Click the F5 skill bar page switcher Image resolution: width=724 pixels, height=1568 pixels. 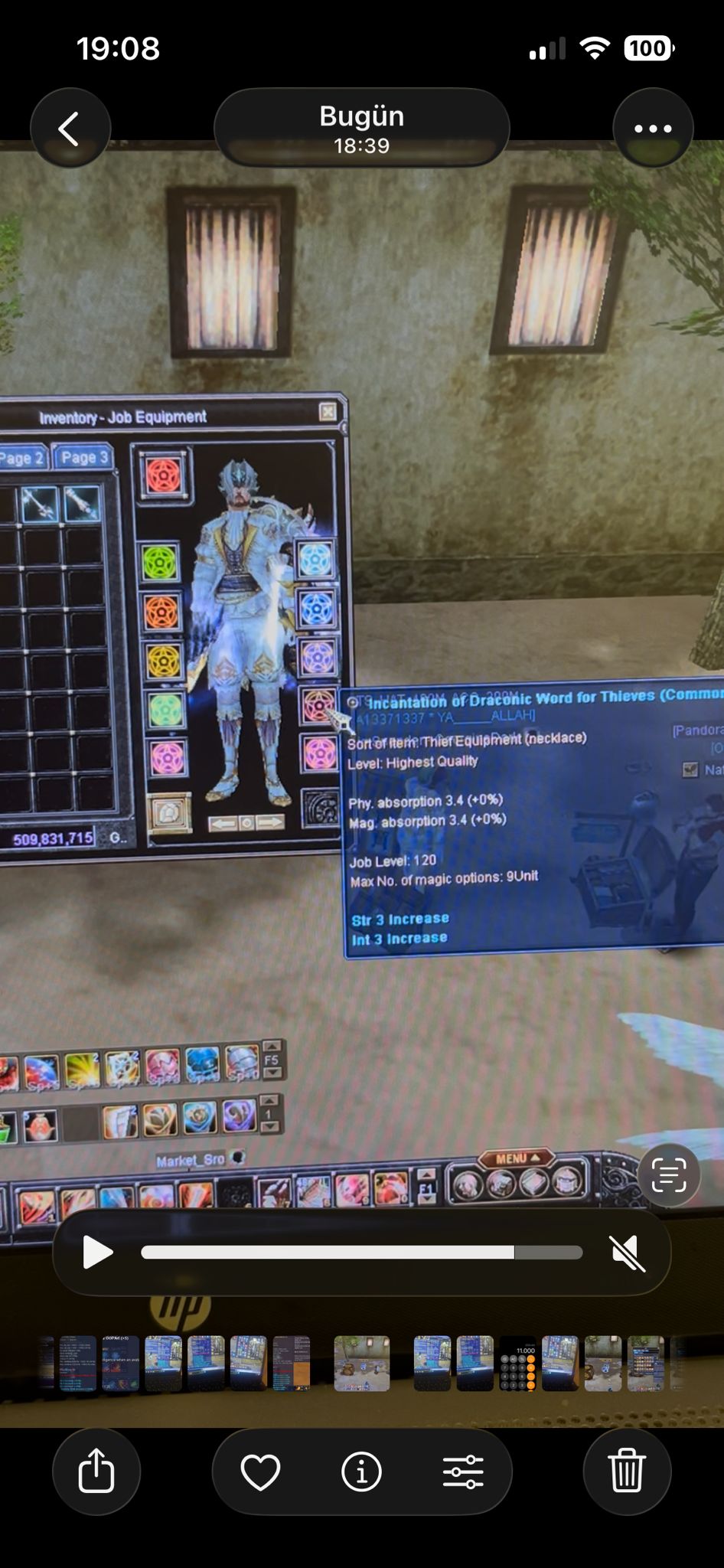[x=272, y=1060]
